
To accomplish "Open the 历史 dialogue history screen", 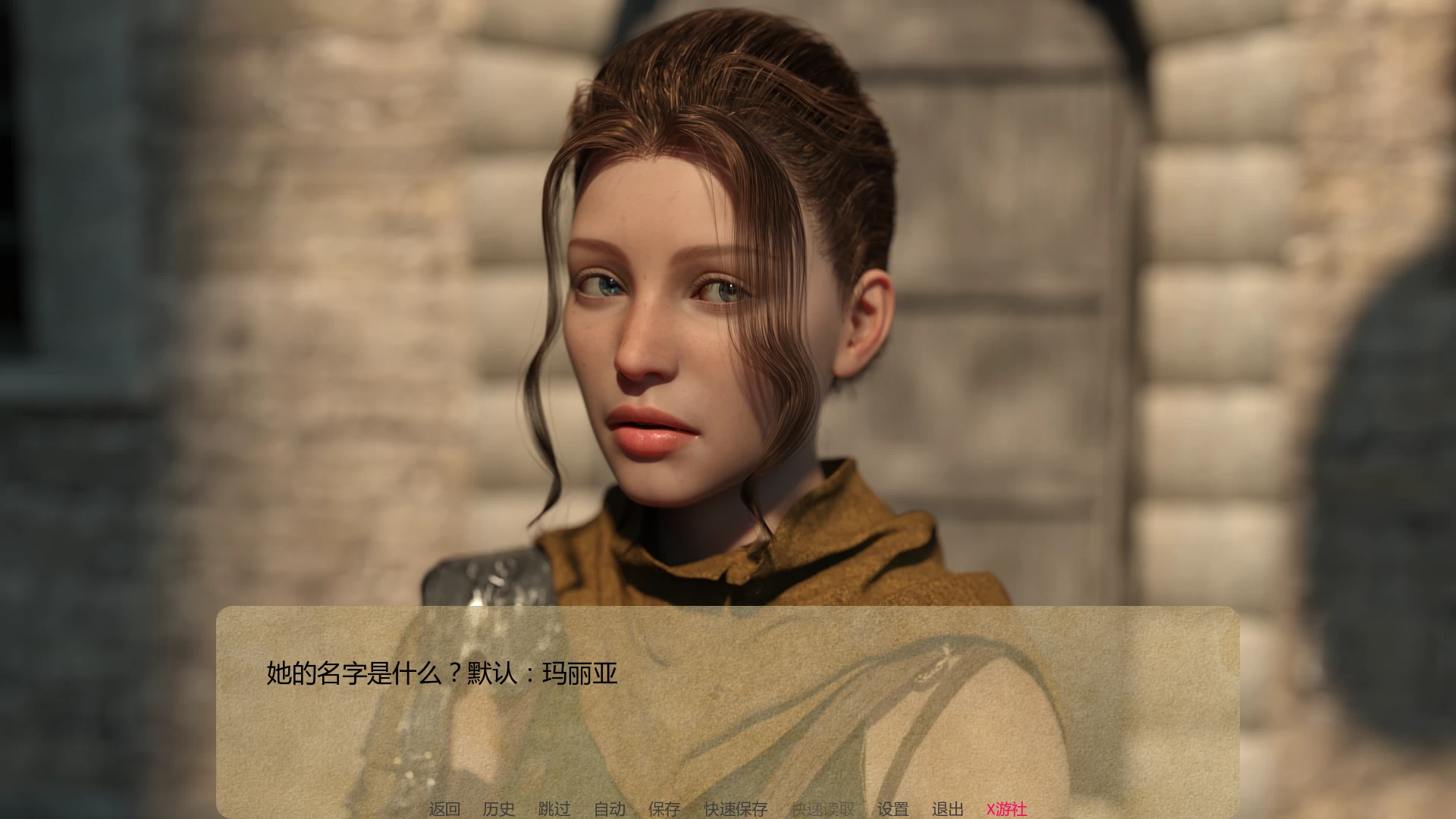I will pyautogui.click(x=499, y=808).
